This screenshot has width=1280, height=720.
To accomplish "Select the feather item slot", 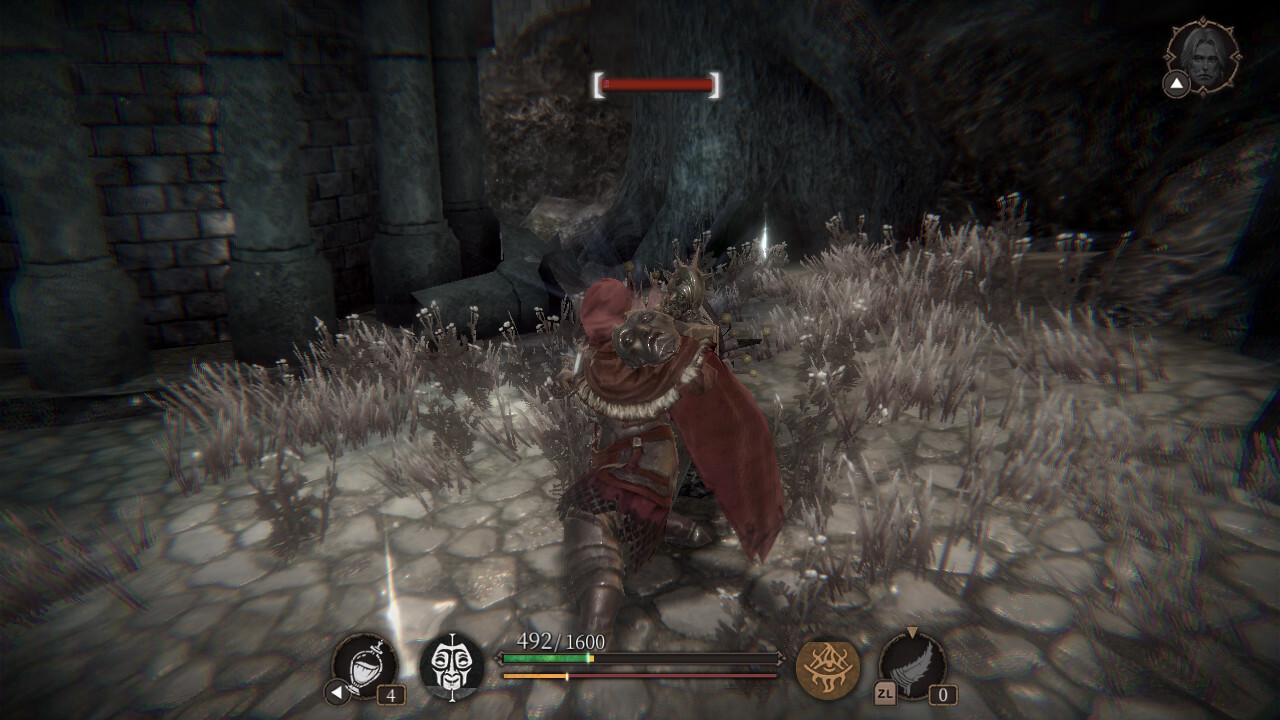I will [912, 664].
